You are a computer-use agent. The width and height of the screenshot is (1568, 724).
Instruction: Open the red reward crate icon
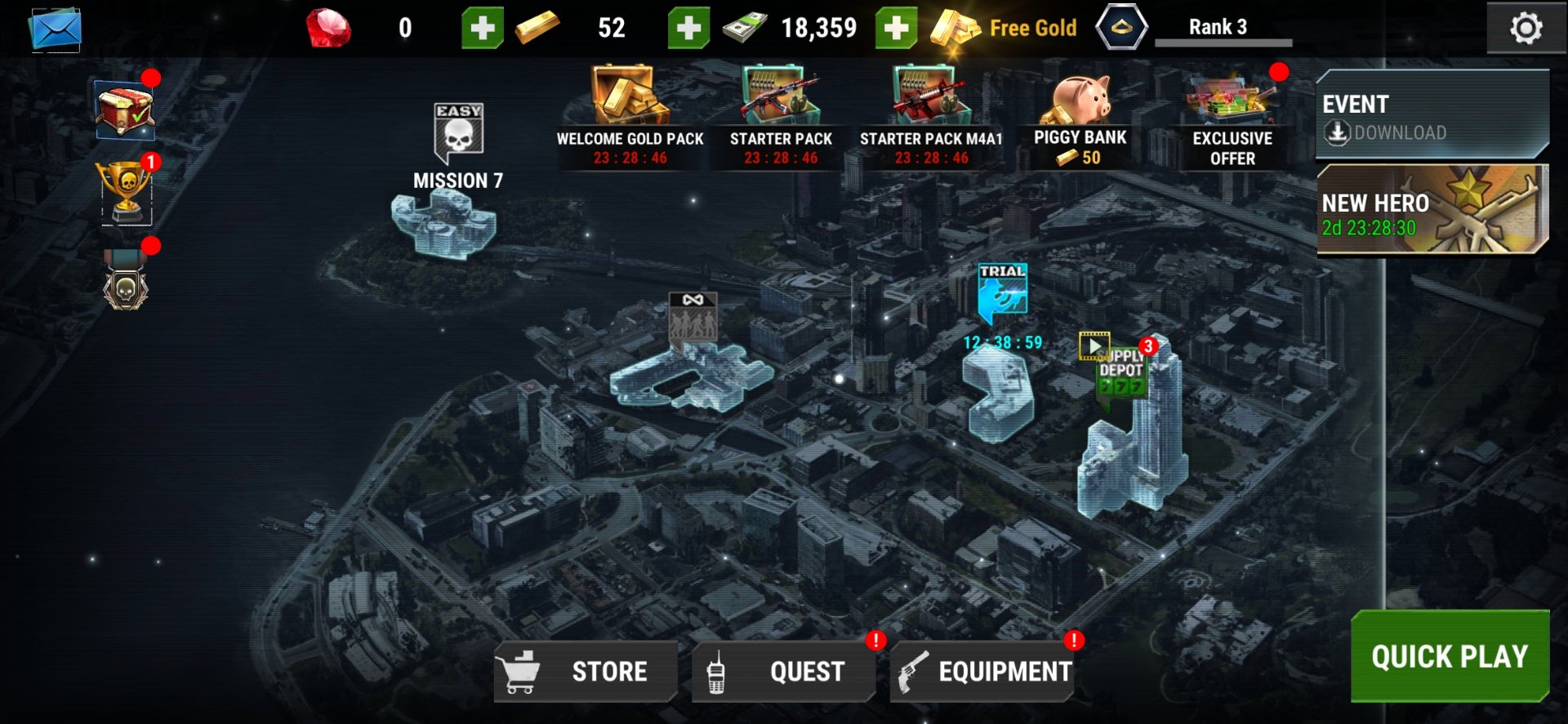point(124,109)
